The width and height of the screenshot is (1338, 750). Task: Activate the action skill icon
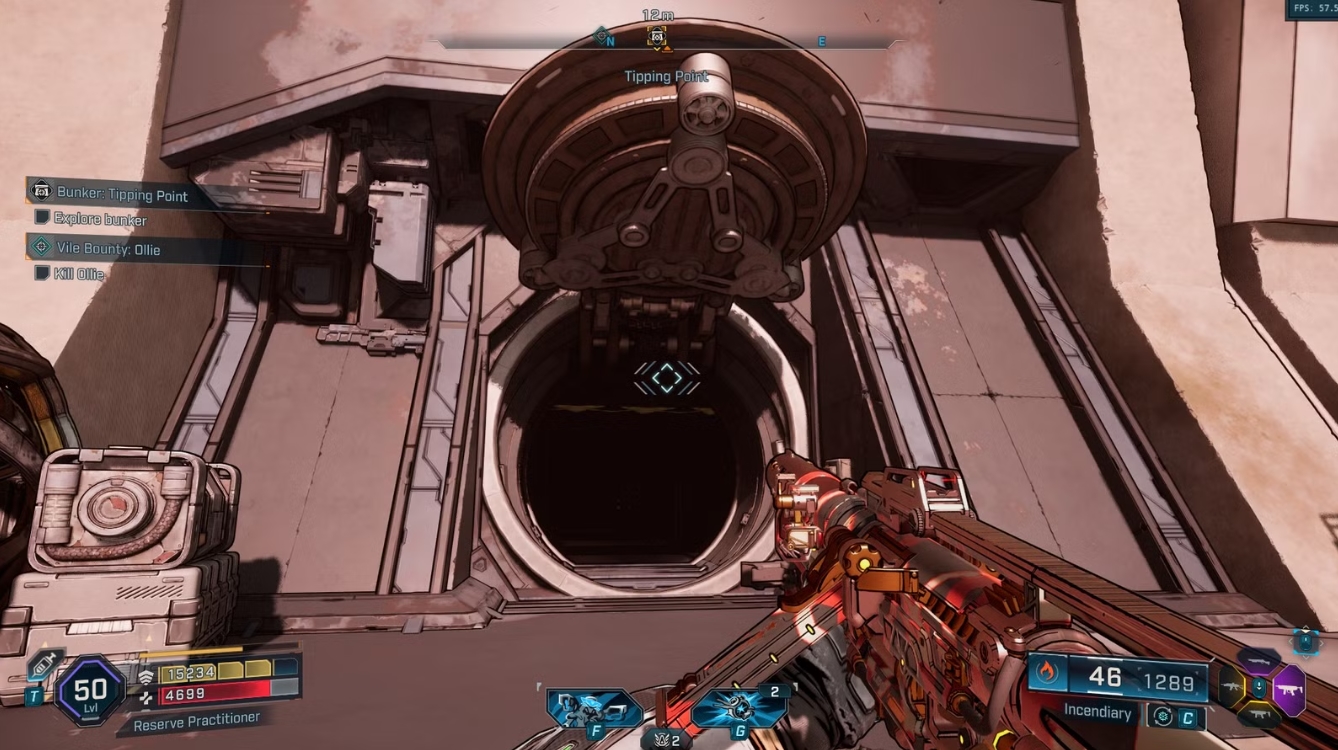pos(594,708)
